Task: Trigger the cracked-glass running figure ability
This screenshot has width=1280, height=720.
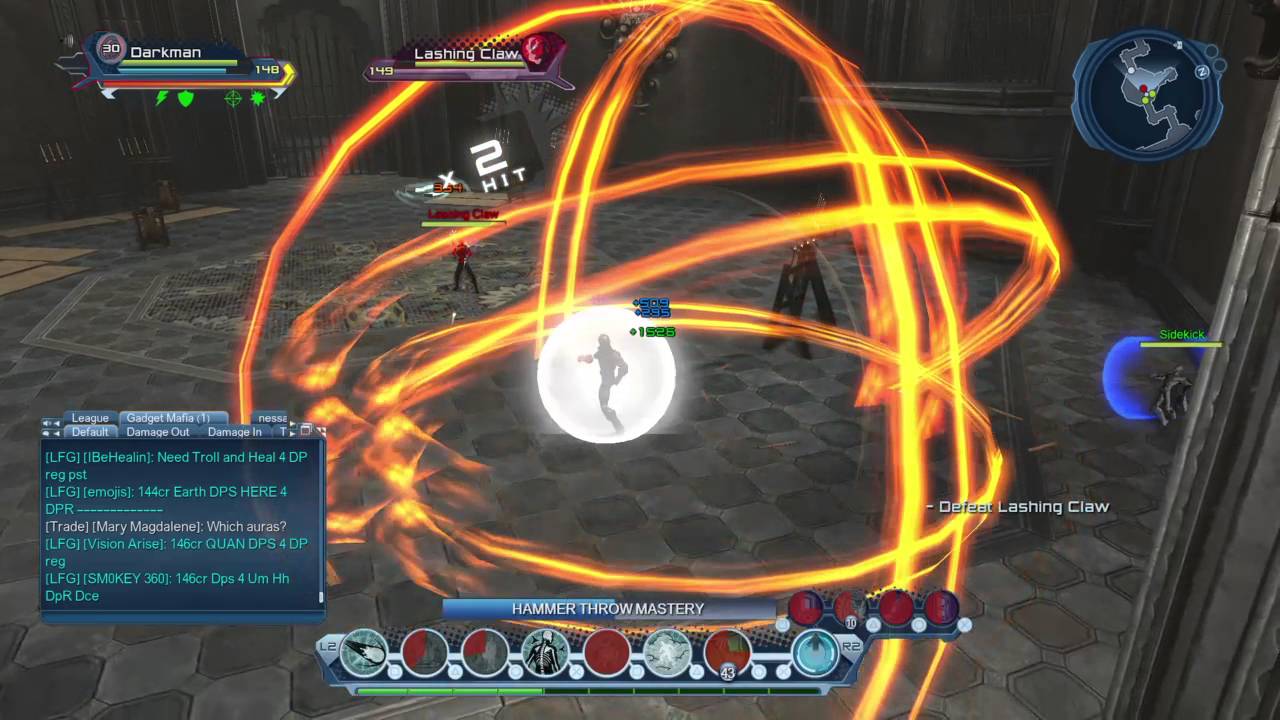Action: click(x=667, y=653)
